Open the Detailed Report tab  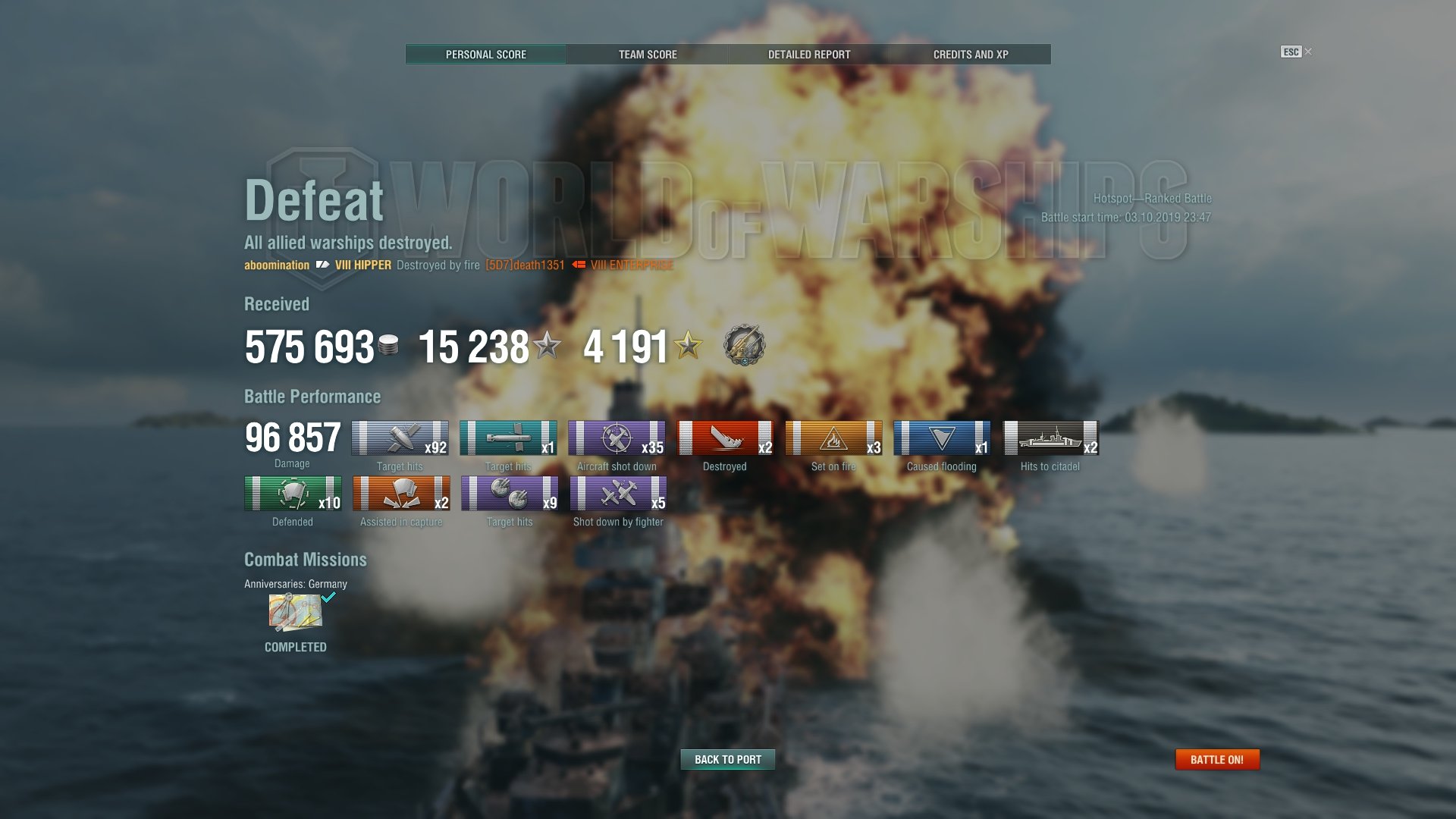pyautogui.click(x=808, y=55)
